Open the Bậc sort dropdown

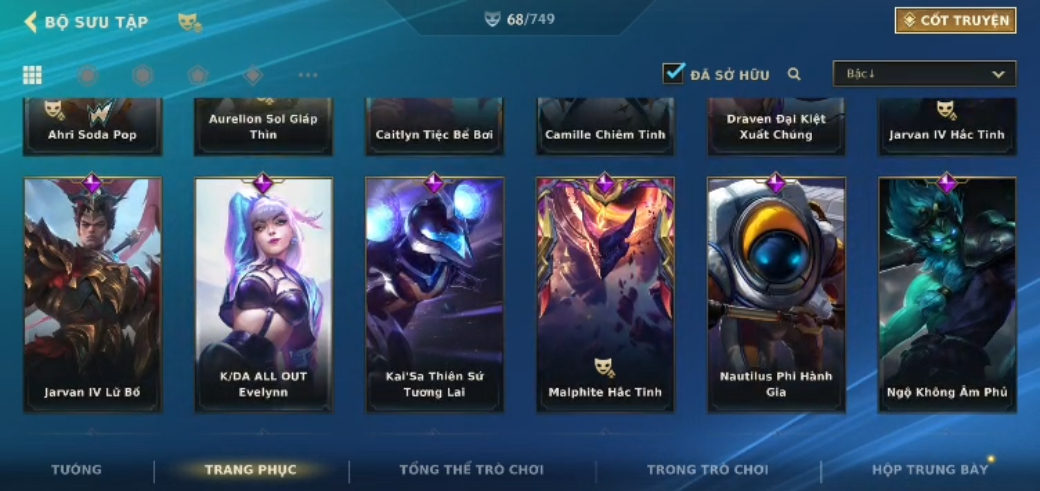[924, 74]
